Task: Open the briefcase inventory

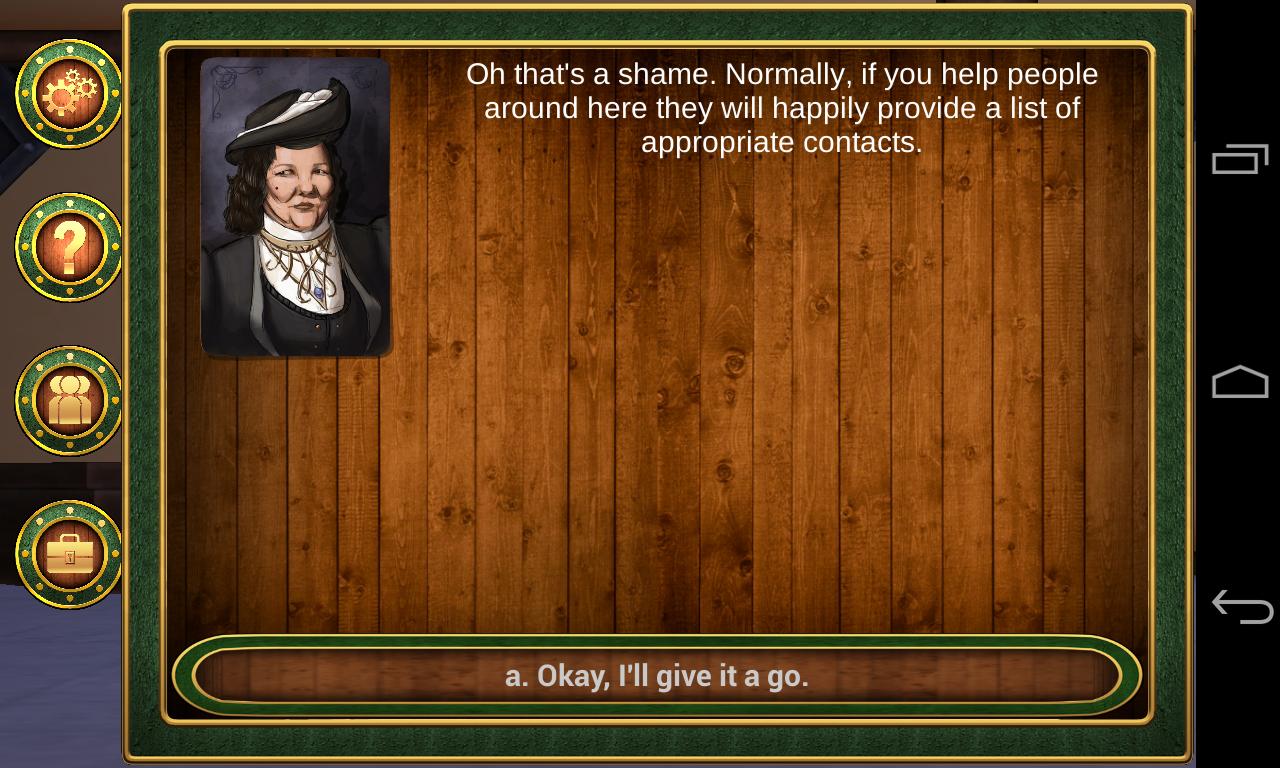Action: 69,554
